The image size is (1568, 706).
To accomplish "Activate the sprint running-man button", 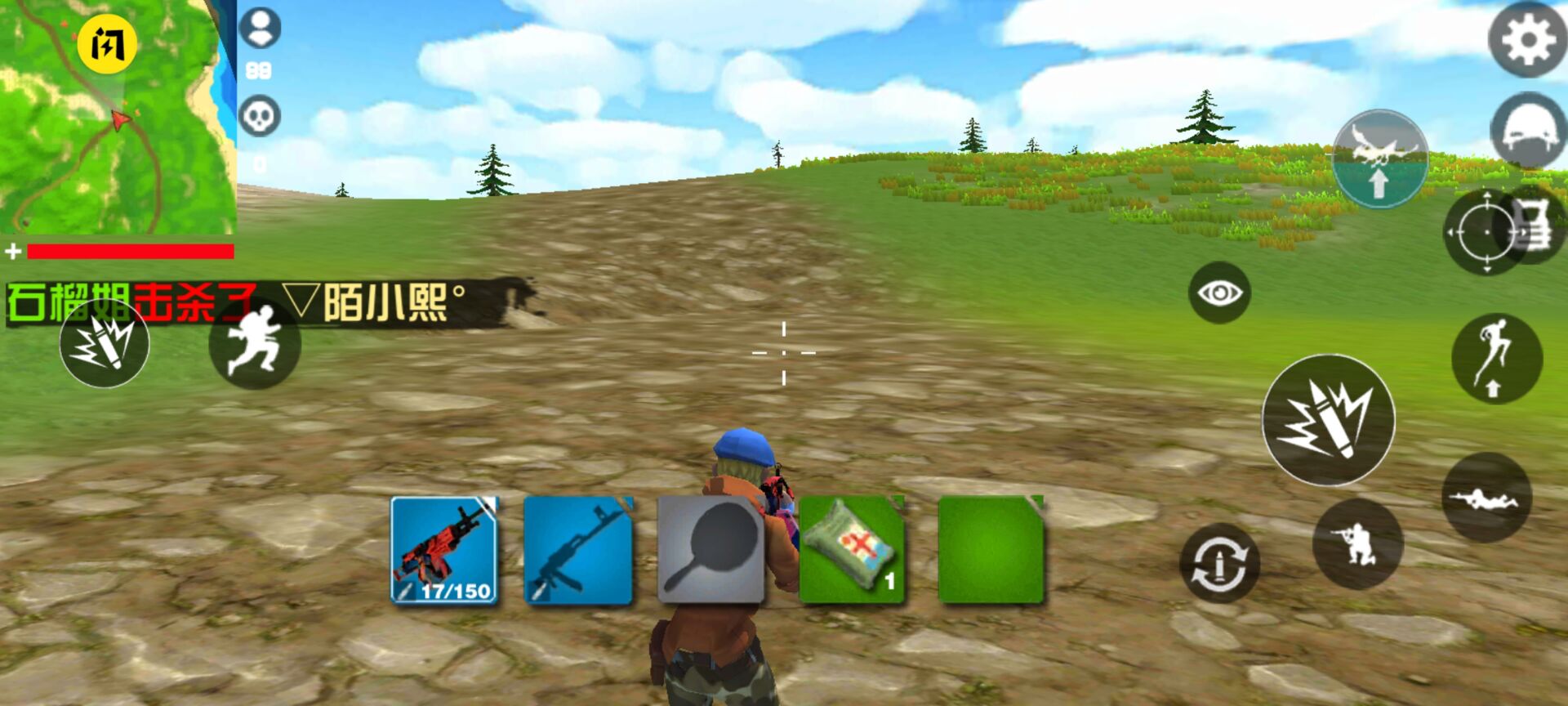I will pos(255,343).
